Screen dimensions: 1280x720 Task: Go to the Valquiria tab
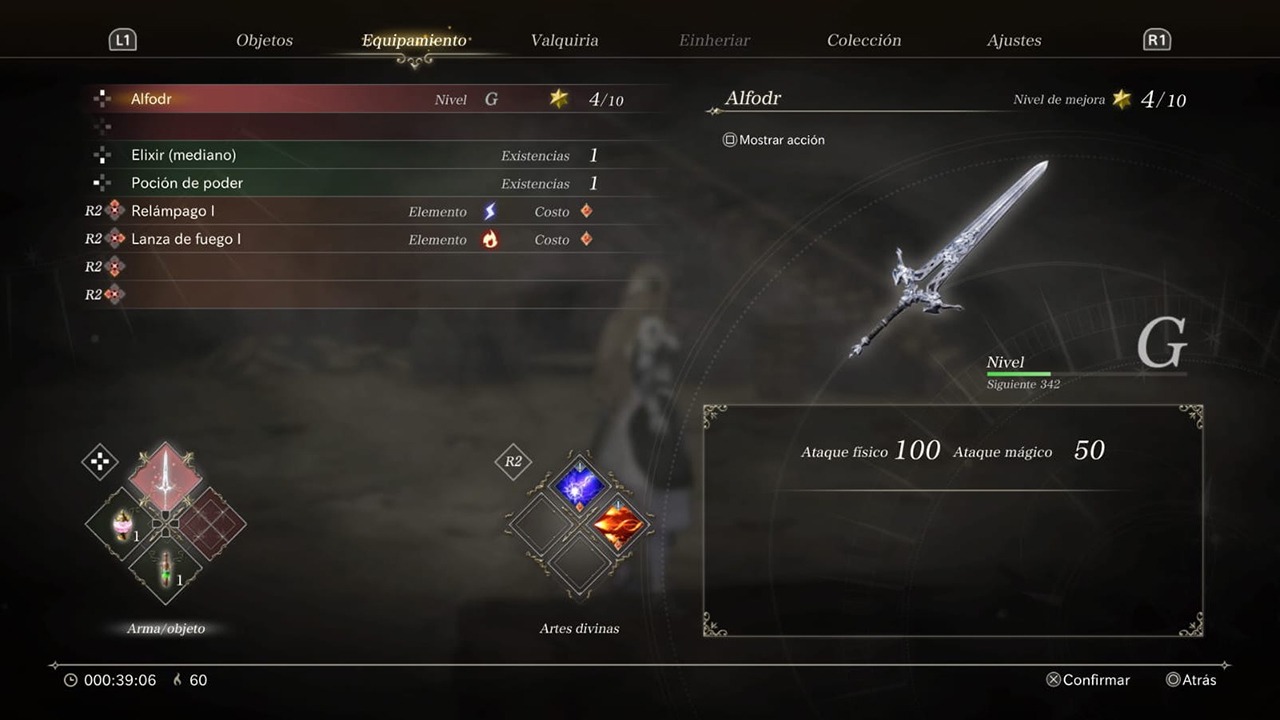(x=564, y=41)
